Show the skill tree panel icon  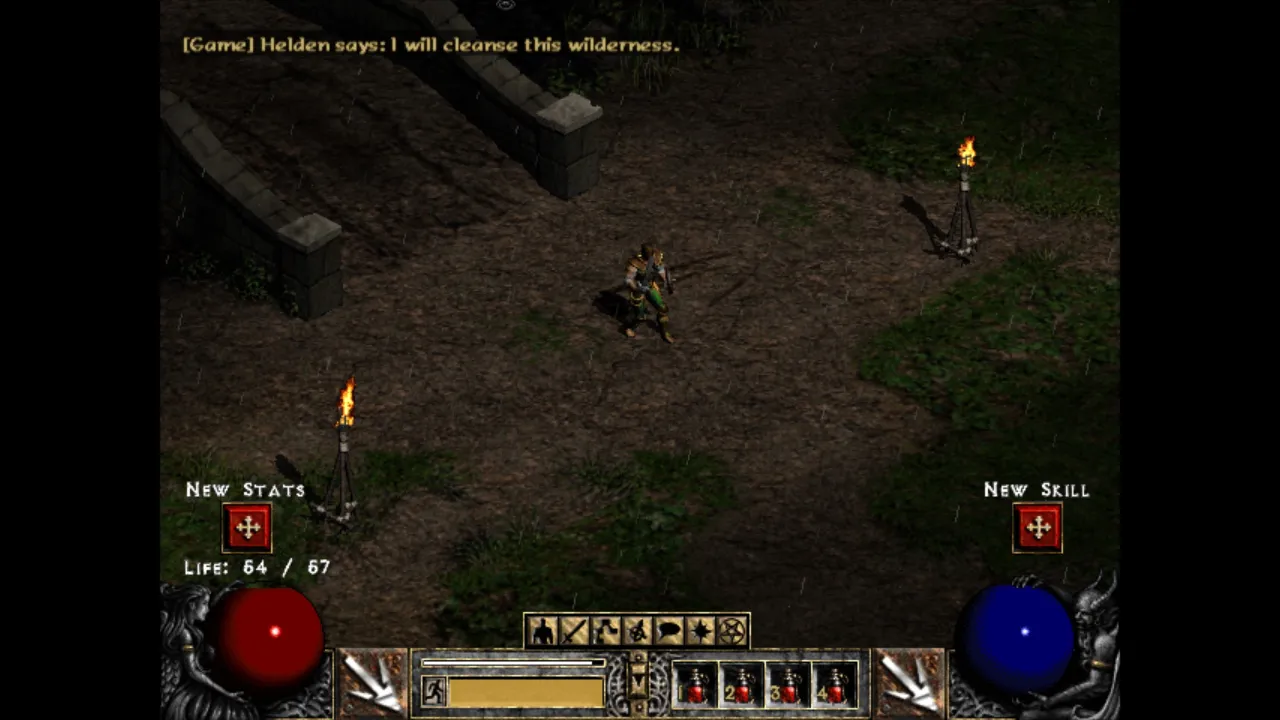pyautogui.click(x=606, y=631)
